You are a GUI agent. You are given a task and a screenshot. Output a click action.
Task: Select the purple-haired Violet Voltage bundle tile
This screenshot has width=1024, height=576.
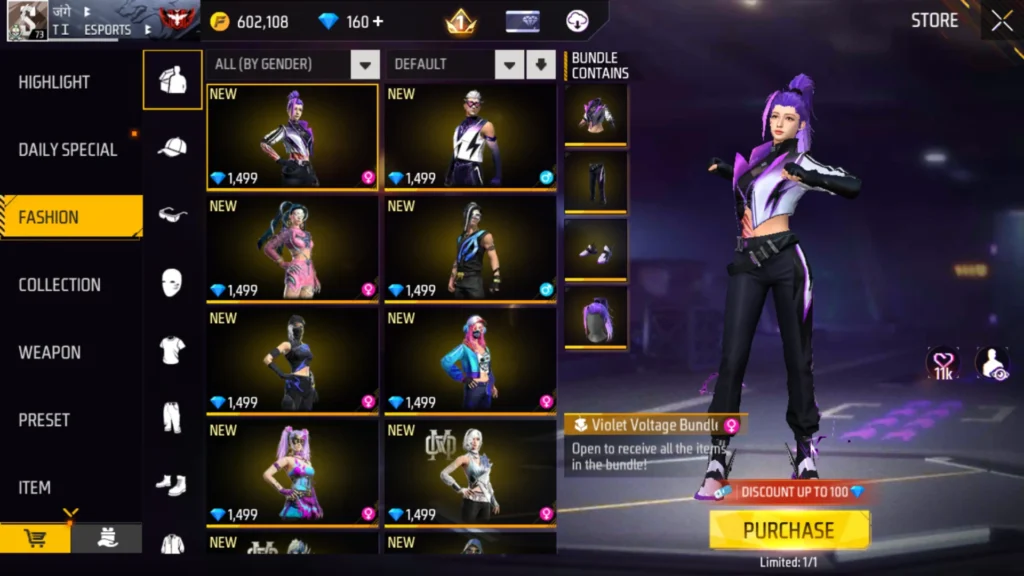(292, 137)
